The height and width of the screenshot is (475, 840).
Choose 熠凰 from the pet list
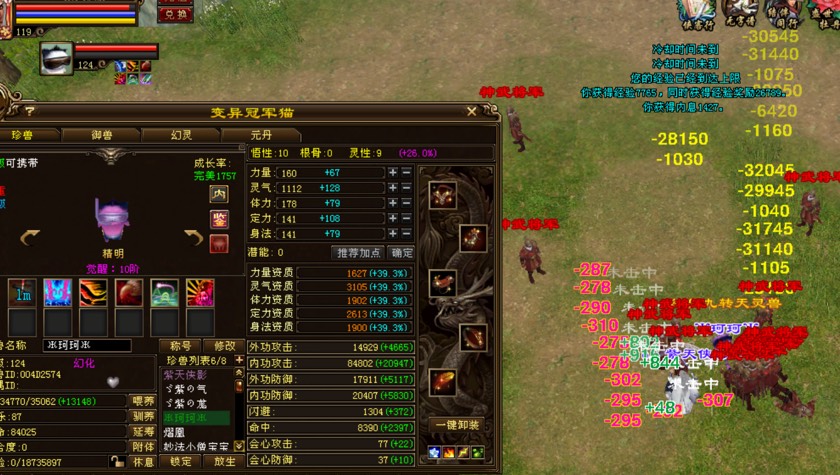click(x=176, y=431)
